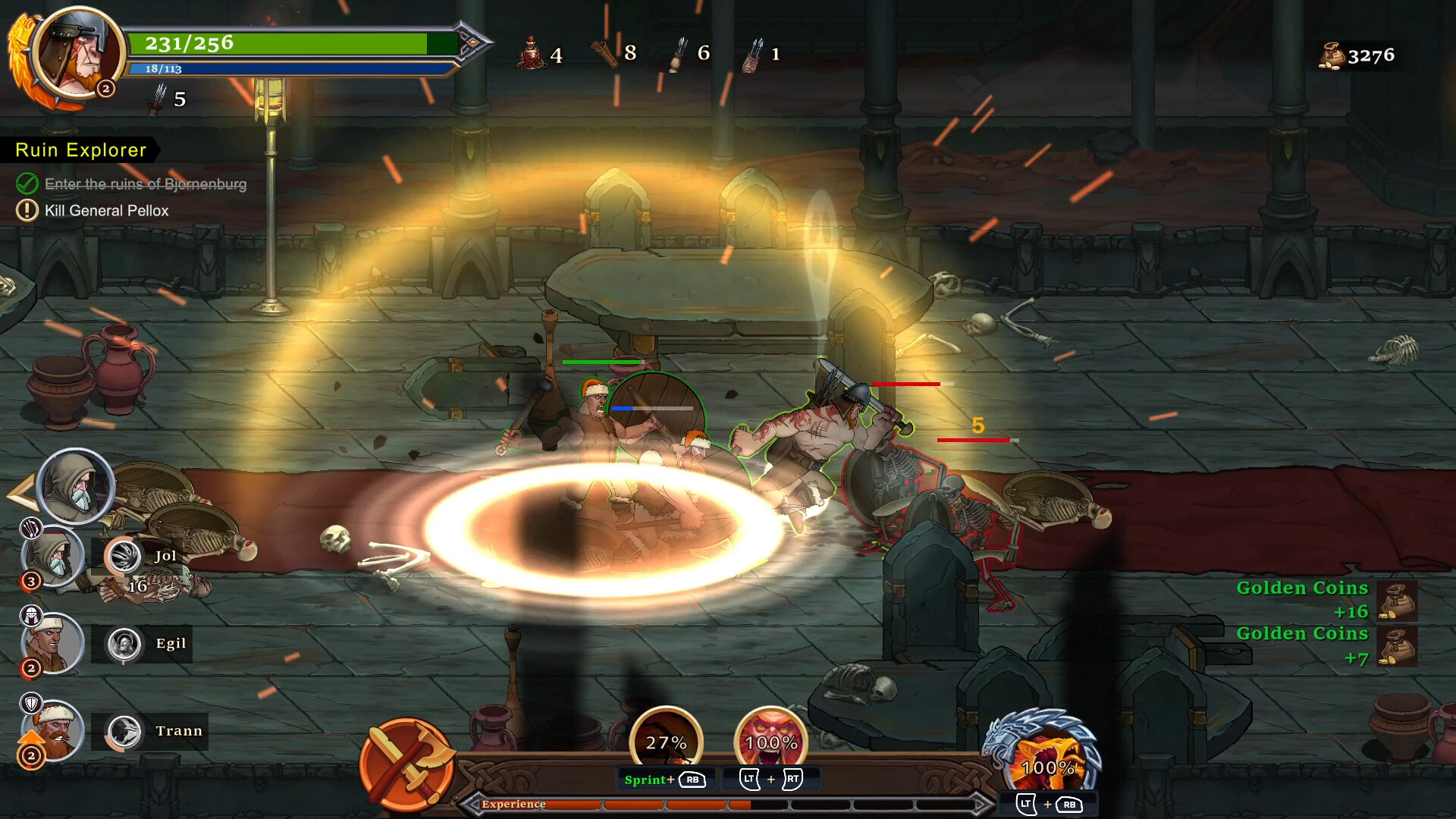Select the arrow bundle showing 5
This screenshot has height=819, width=1456.
158,99
